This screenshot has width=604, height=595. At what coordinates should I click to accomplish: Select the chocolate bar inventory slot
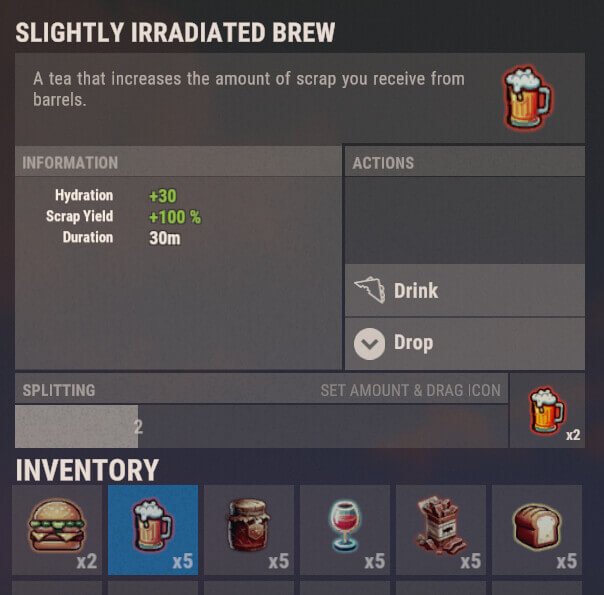pos(441,529)
